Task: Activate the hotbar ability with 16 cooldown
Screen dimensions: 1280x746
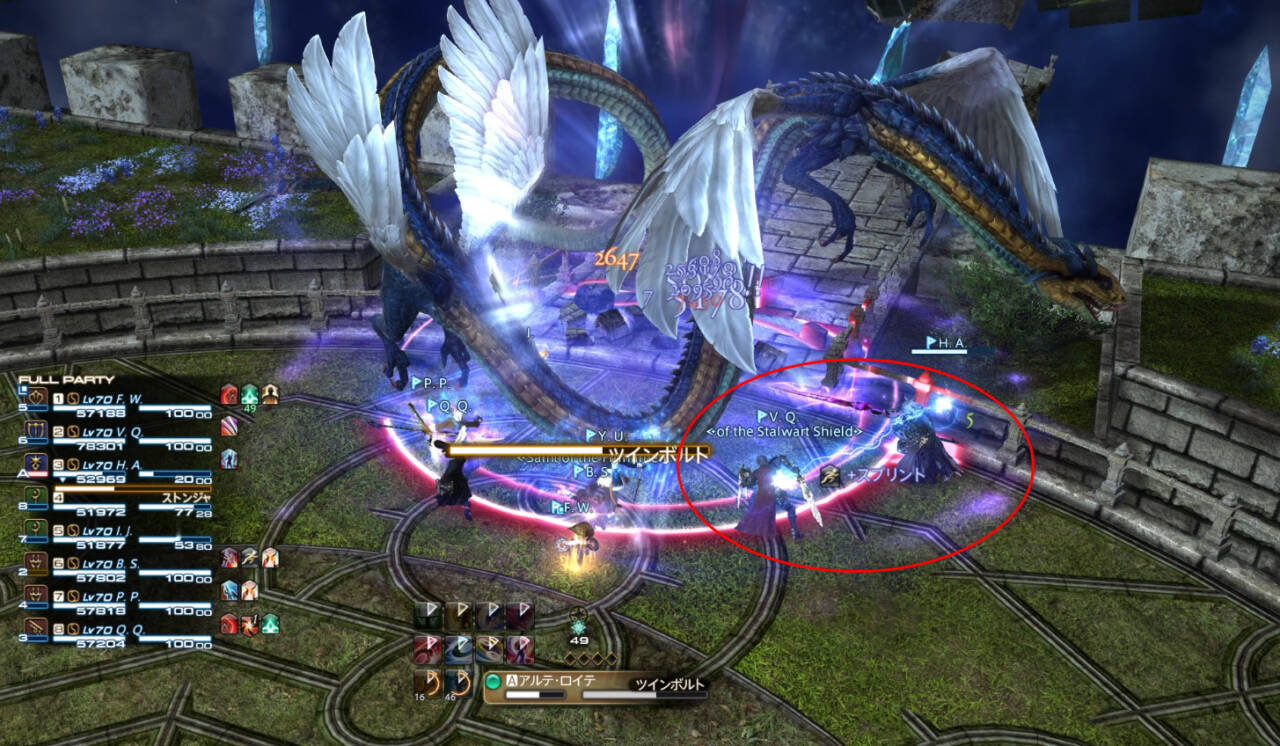Action: click(x=428, y=682)
